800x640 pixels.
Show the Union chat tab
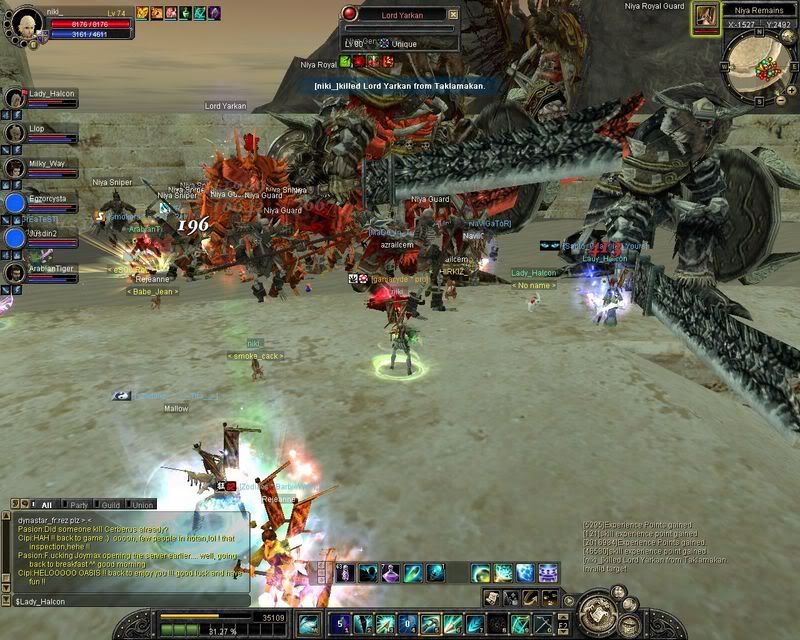142,505
